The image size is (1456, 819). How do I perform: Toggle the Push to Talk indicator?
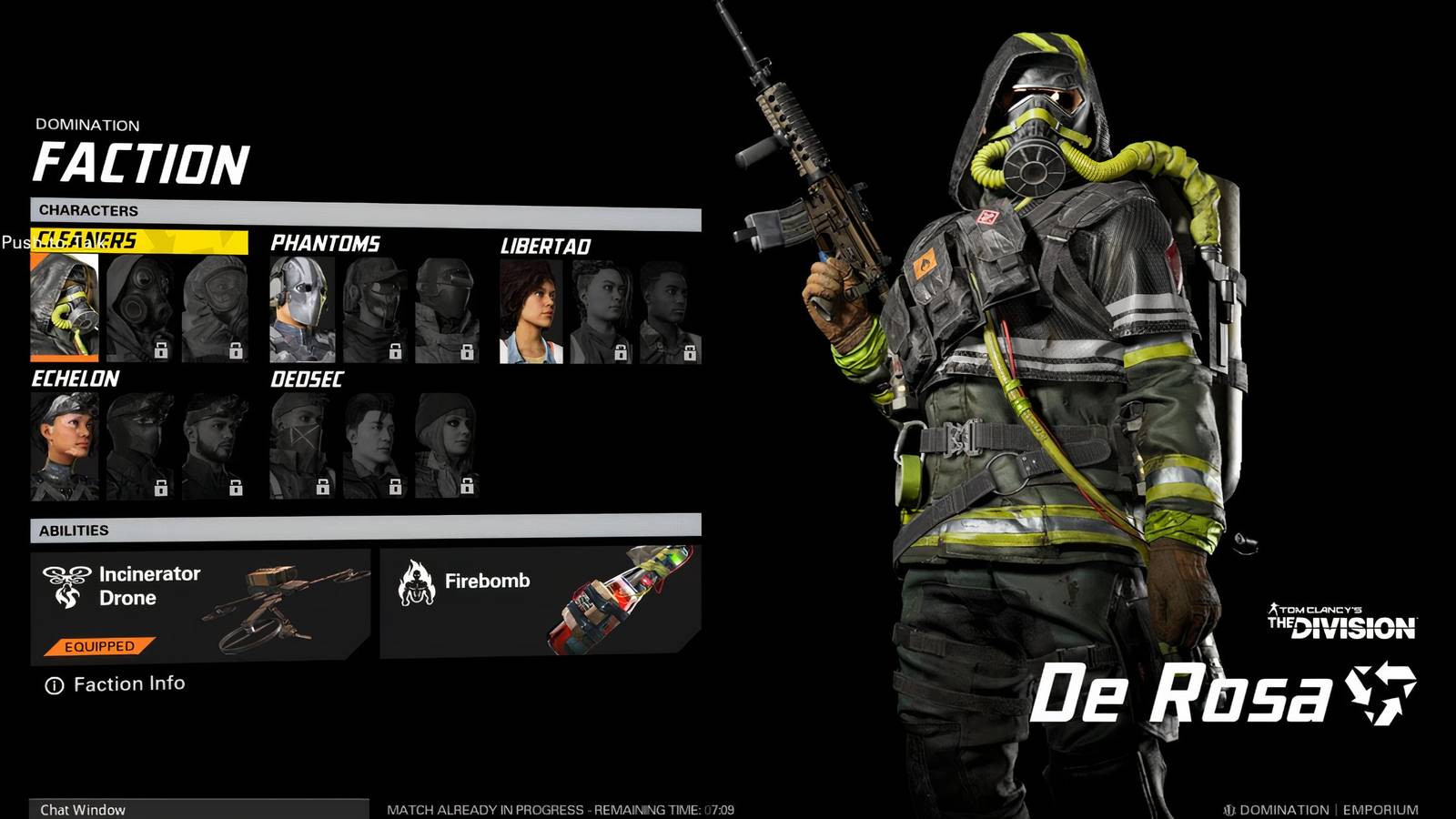point(52,244)
